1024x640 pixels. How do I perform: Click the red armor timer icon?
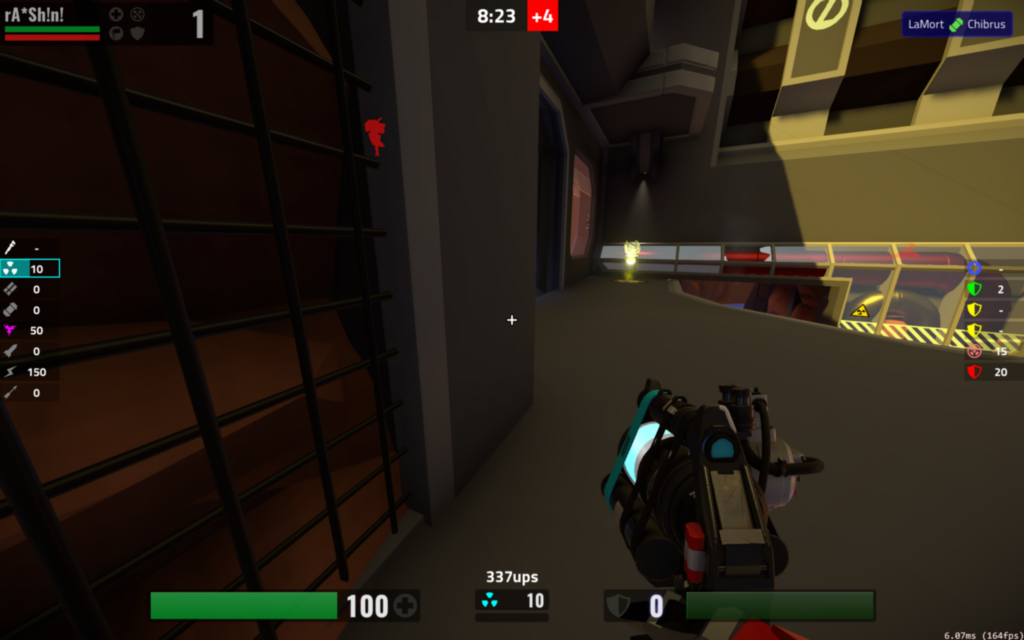pos(974,372)
